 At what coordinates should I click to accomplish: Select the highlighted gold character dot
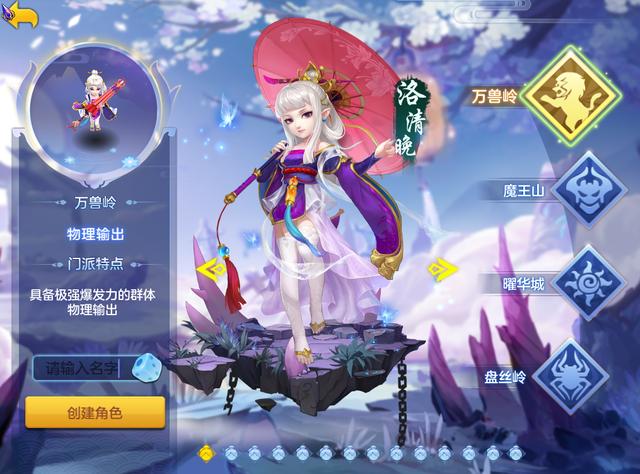[x=207, y=453]
